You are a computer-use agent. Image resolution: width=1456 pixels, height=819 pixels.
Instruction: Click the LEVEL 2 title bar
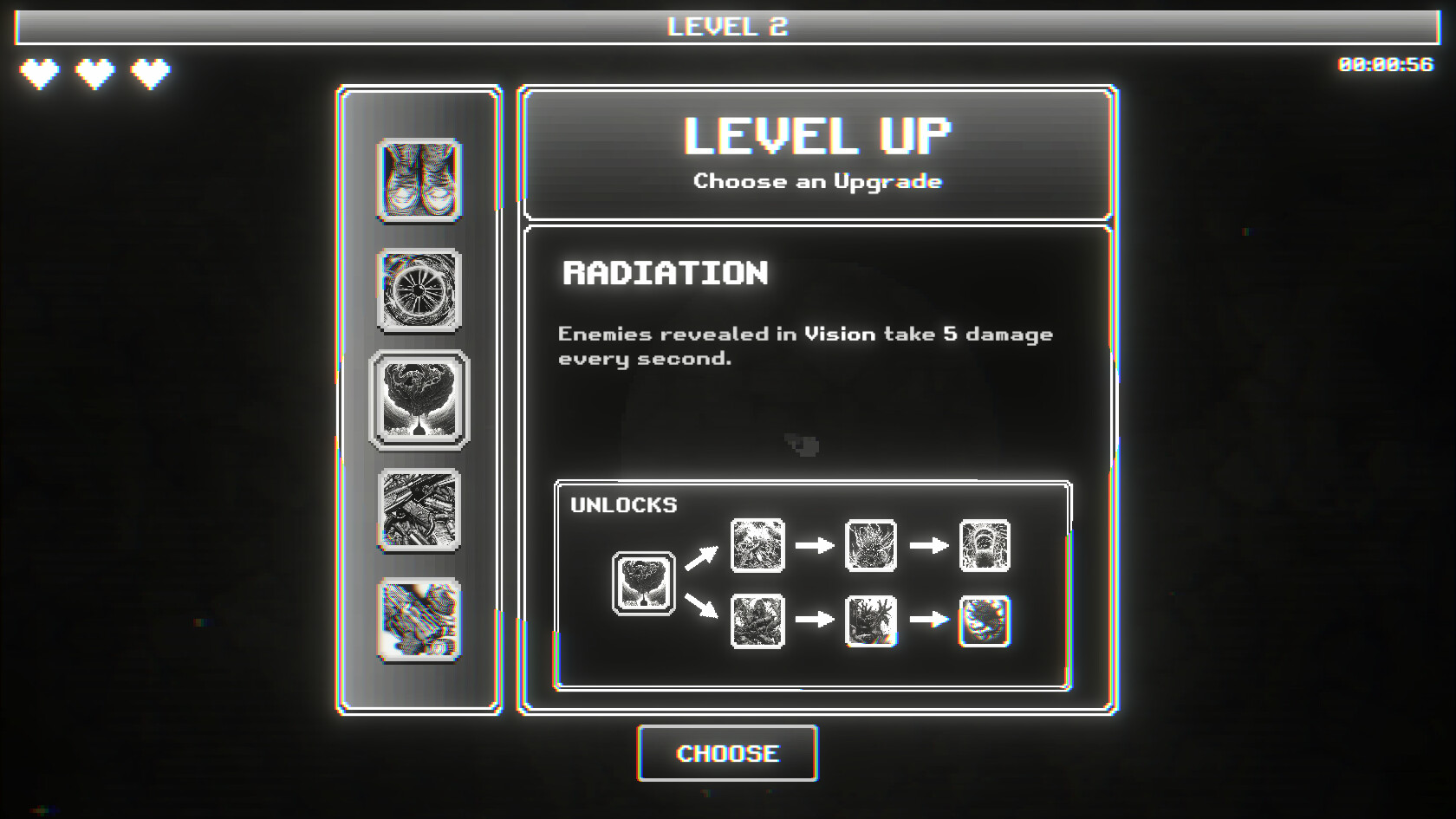[x=728, y=26]
